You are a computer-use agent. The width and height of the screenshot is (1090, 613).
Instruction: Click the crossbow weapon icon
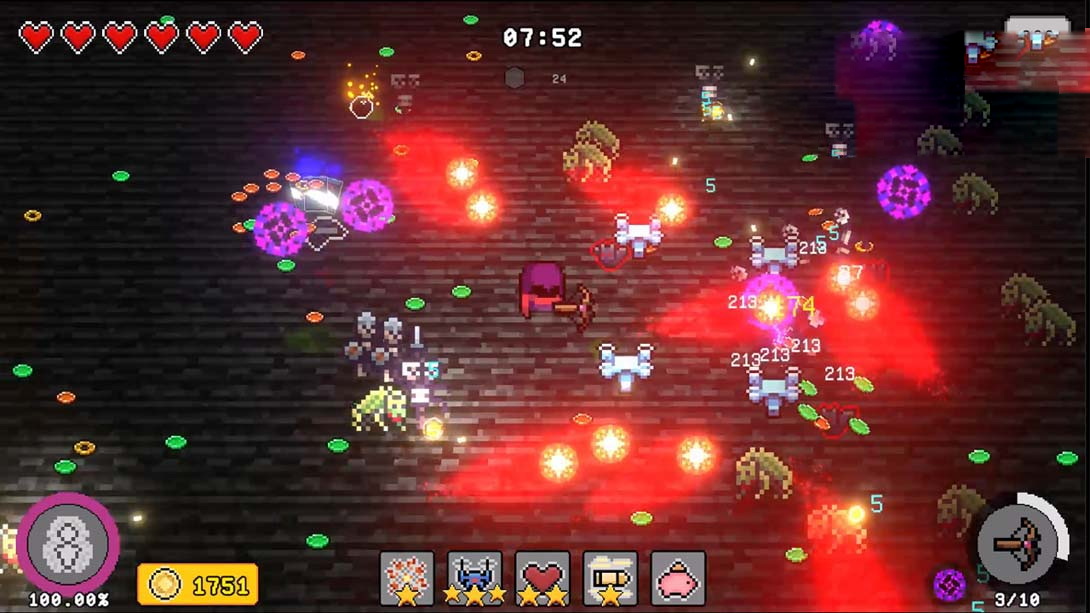coord(1018,545)
